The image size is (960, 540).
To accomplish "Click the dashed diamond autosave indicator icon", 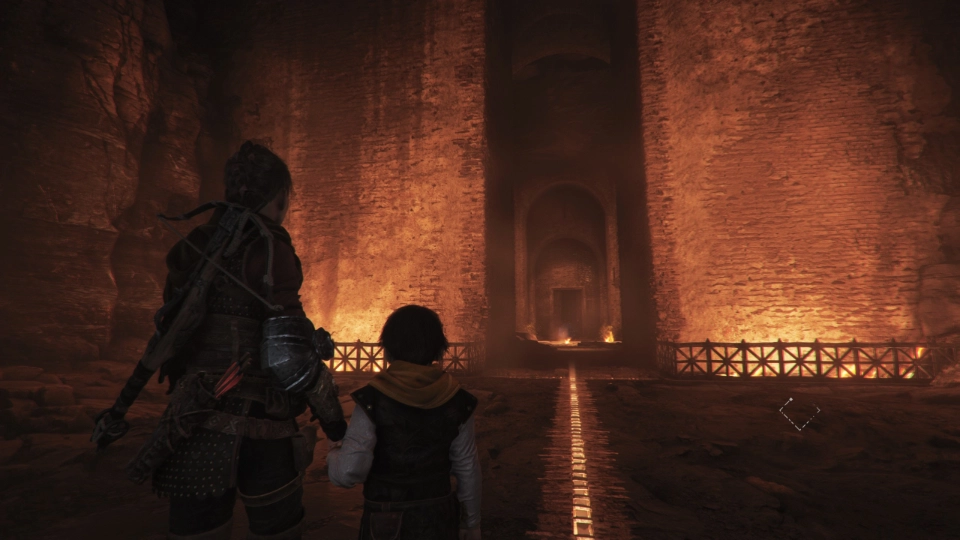I will tap(799, 413).
